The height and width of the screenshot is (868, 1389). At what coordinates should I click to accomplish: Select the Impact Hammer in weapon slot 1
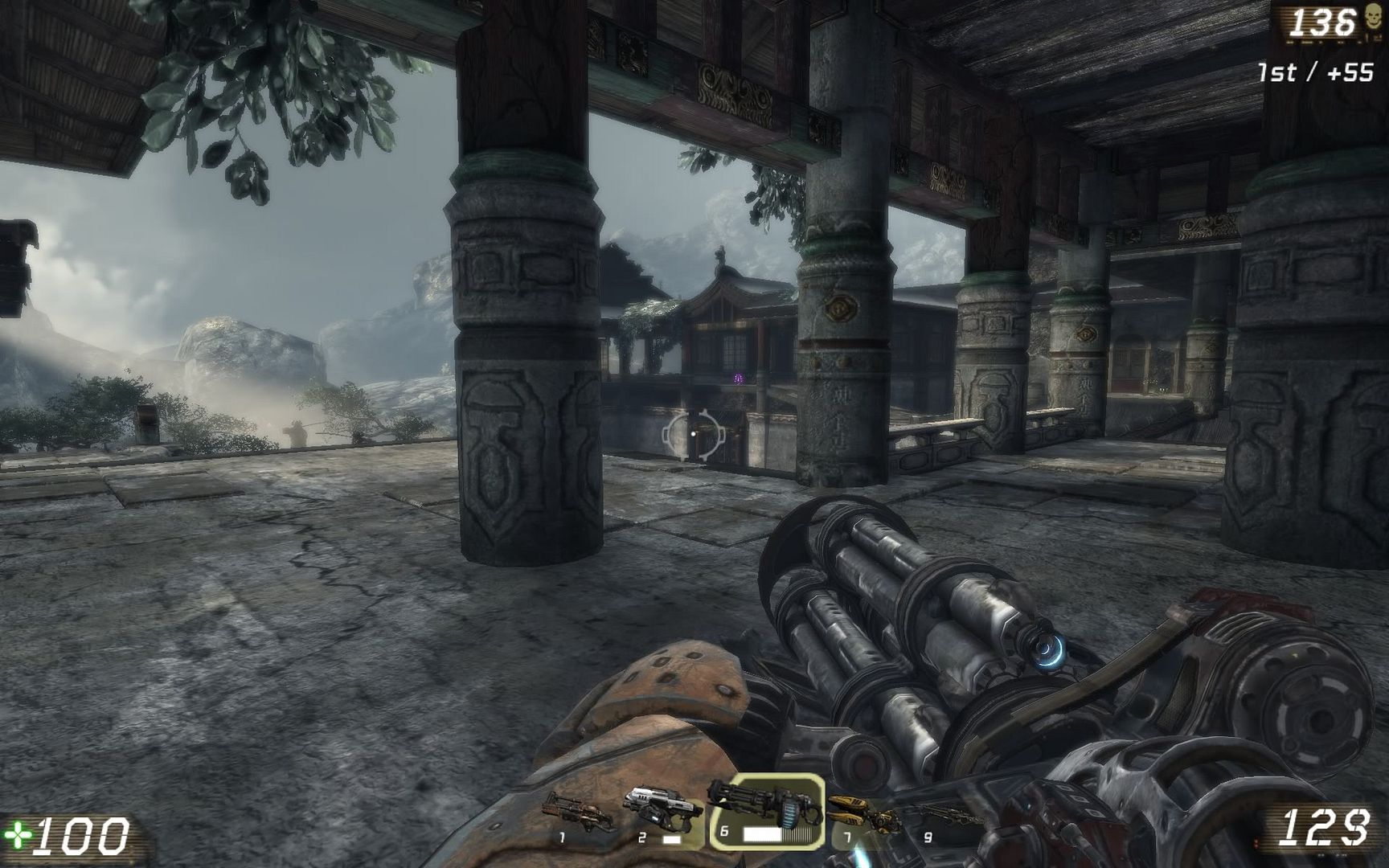(578, 813)
